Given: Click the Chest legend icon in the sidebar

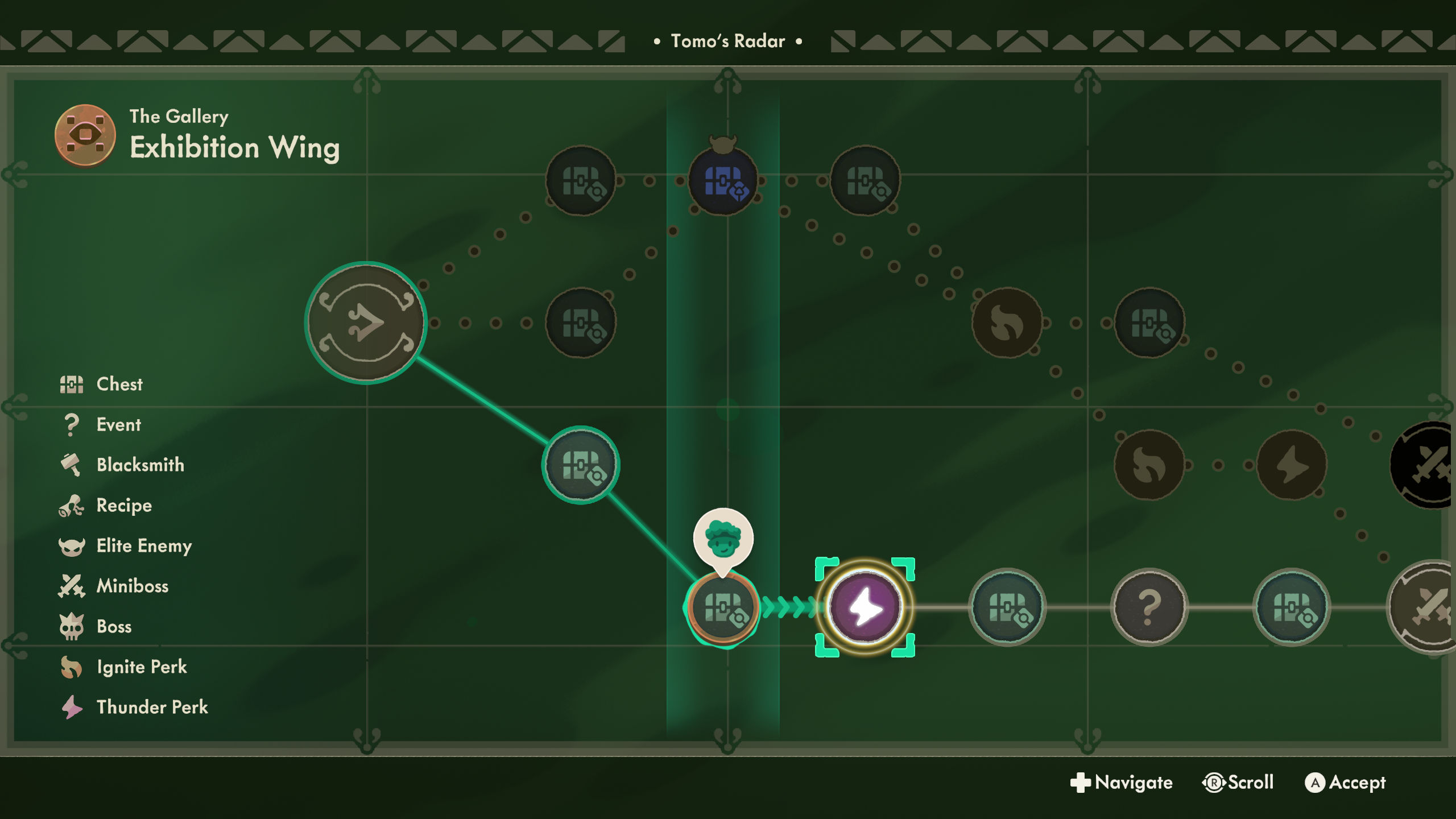Looking at the screenshot, I should pyautogui.click(x=72, y=384).
